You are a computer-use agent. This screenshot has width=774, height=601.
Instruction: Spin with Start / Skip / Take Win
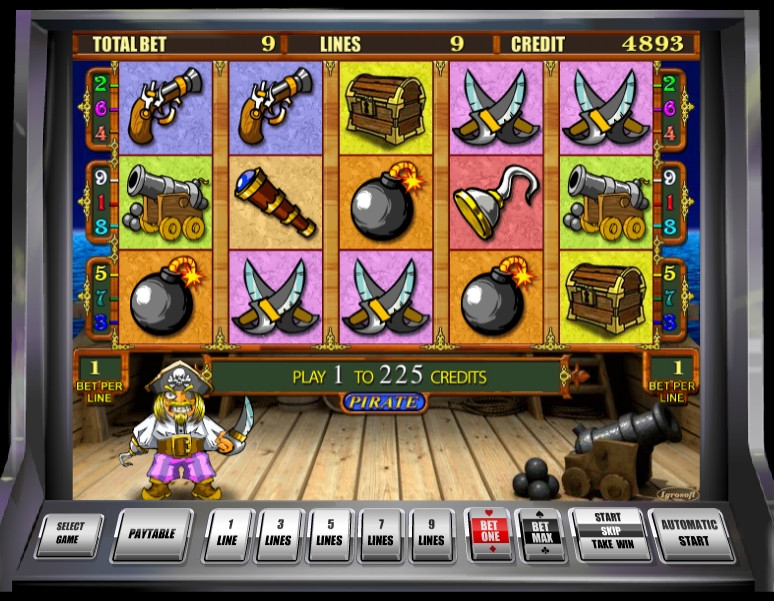click(607, 533)
